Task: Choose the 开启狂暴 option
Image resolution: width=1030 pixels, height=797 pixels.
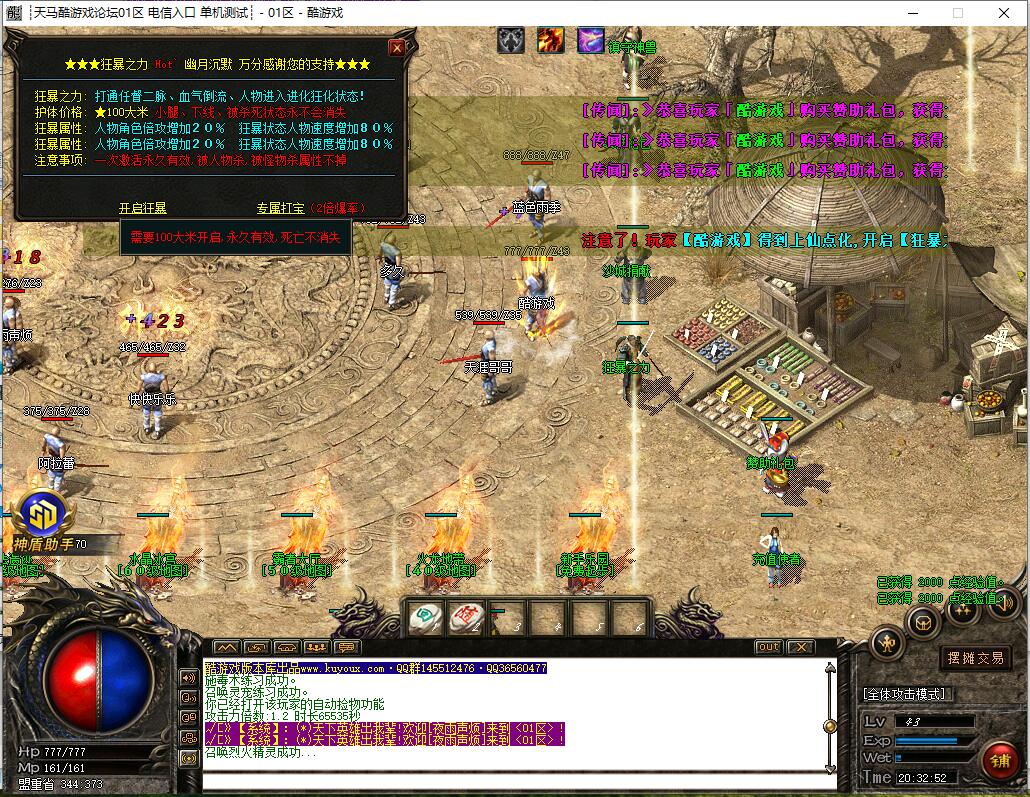Action: coord(143,208)
